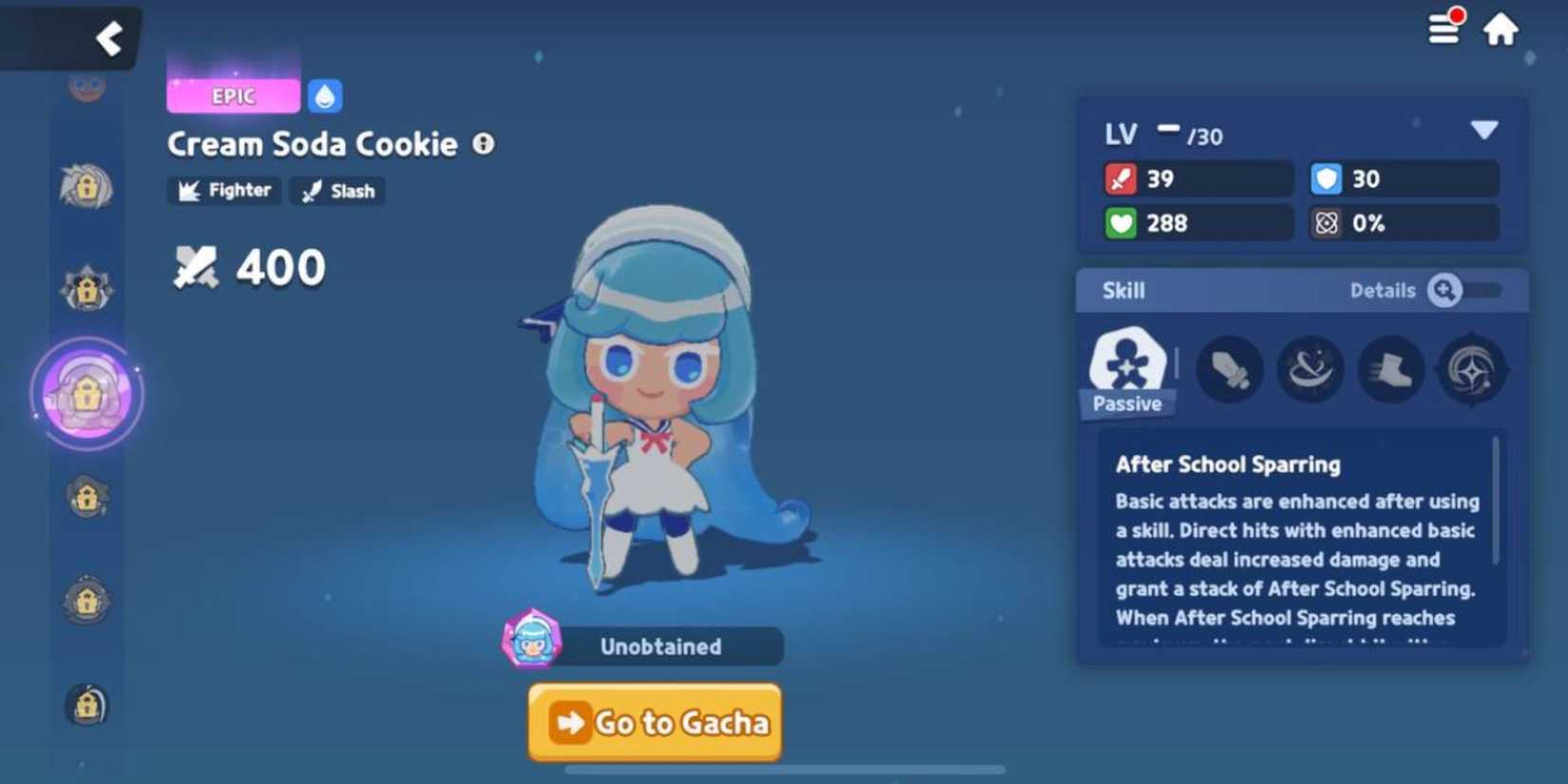Select the highlighted Cream Soda Cookie sidebar portrait
Image resolution: width=1568 pixels, height=784 pixels.
pyautogui.click(x=87, y=395)
